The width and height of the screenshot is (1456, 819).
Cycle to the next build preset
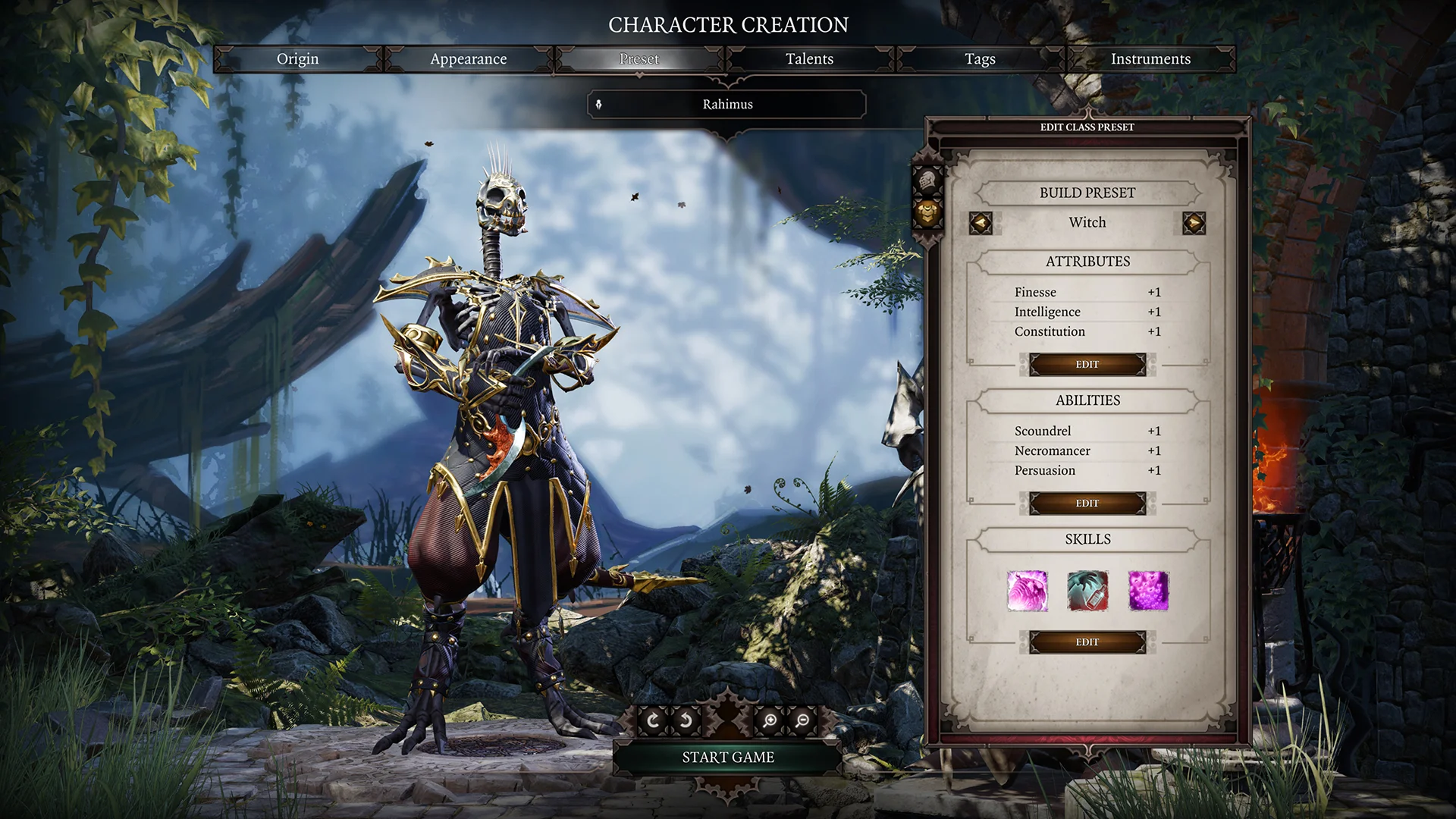1194,223
